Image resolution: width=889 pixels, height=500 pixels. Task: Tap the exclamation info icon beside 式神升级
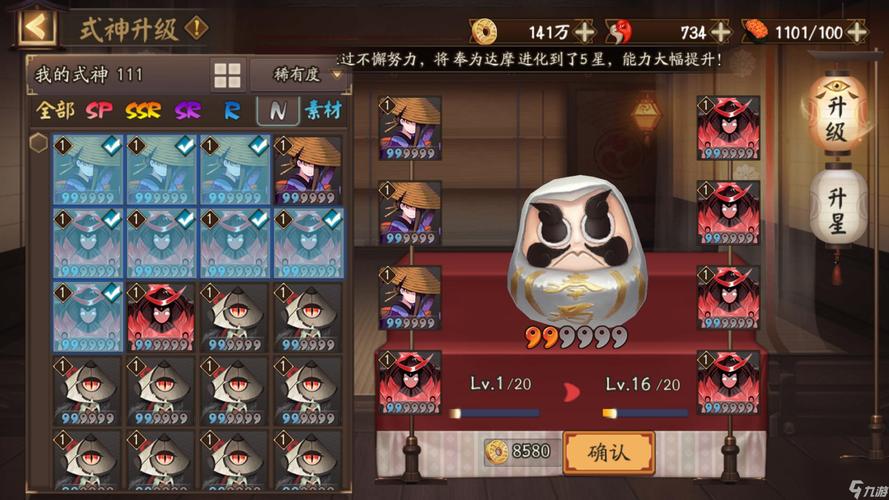click(x=197, y=27)
